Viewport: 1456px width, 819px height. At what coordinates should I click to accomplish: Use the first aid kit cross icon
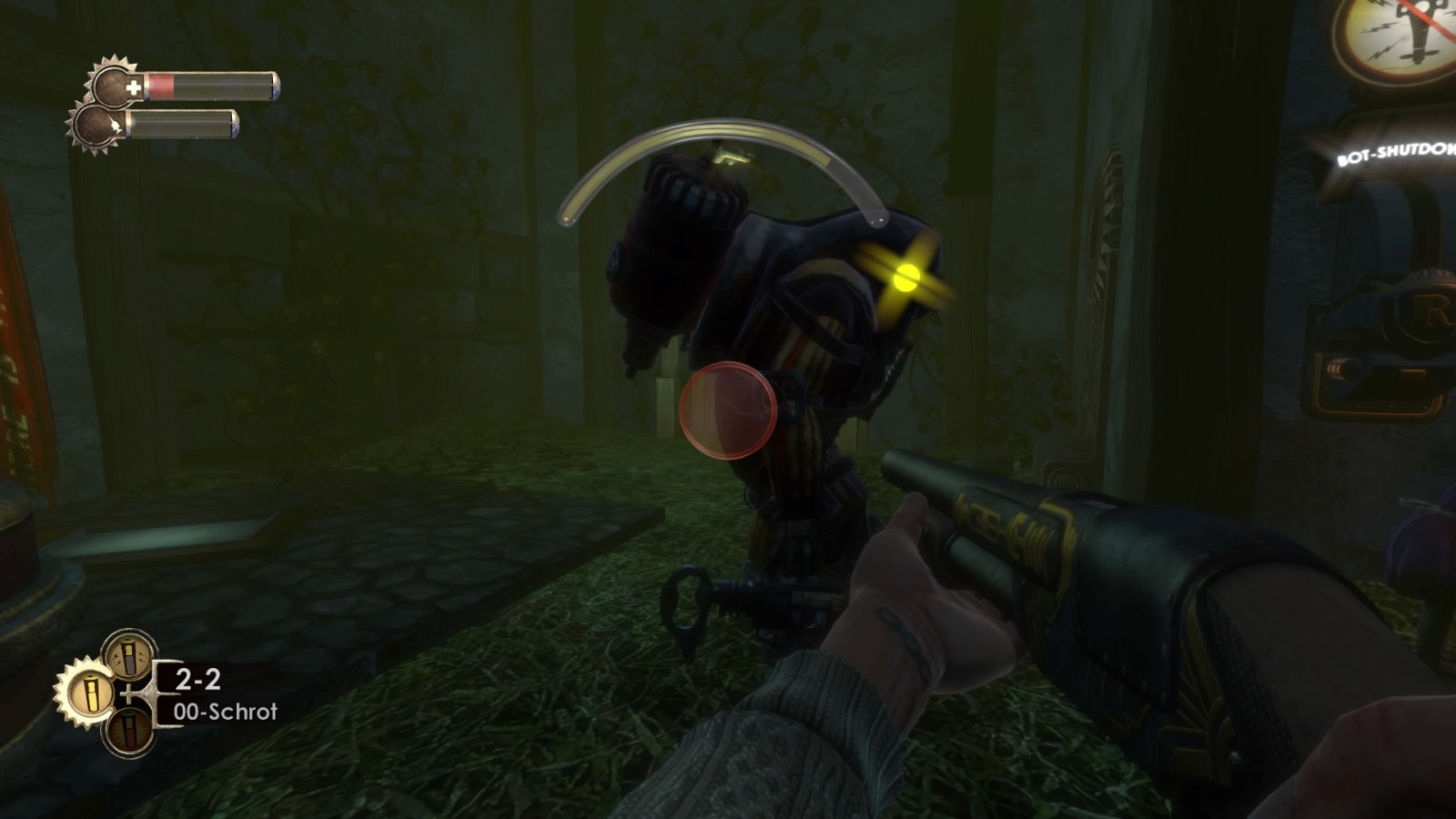(133, 88)
